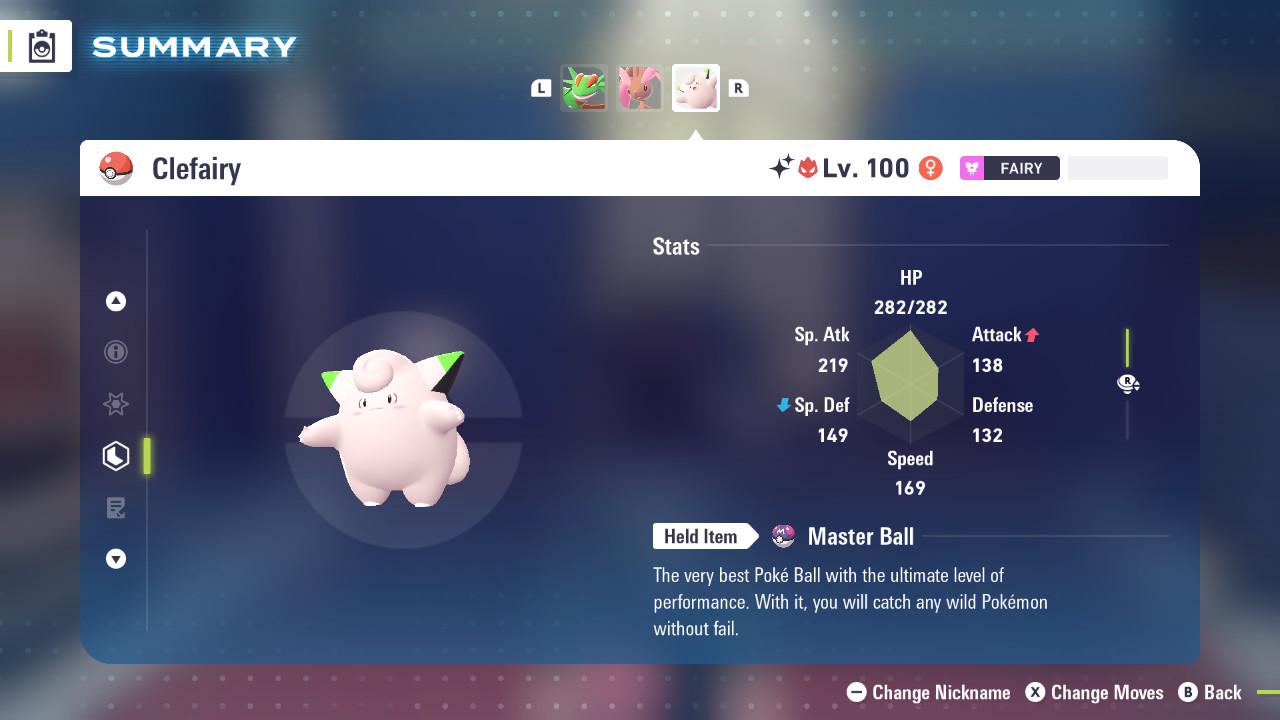The image size is (1280, 720).
Task: Choose Change Nickname option
Action: tap(929, 692)
